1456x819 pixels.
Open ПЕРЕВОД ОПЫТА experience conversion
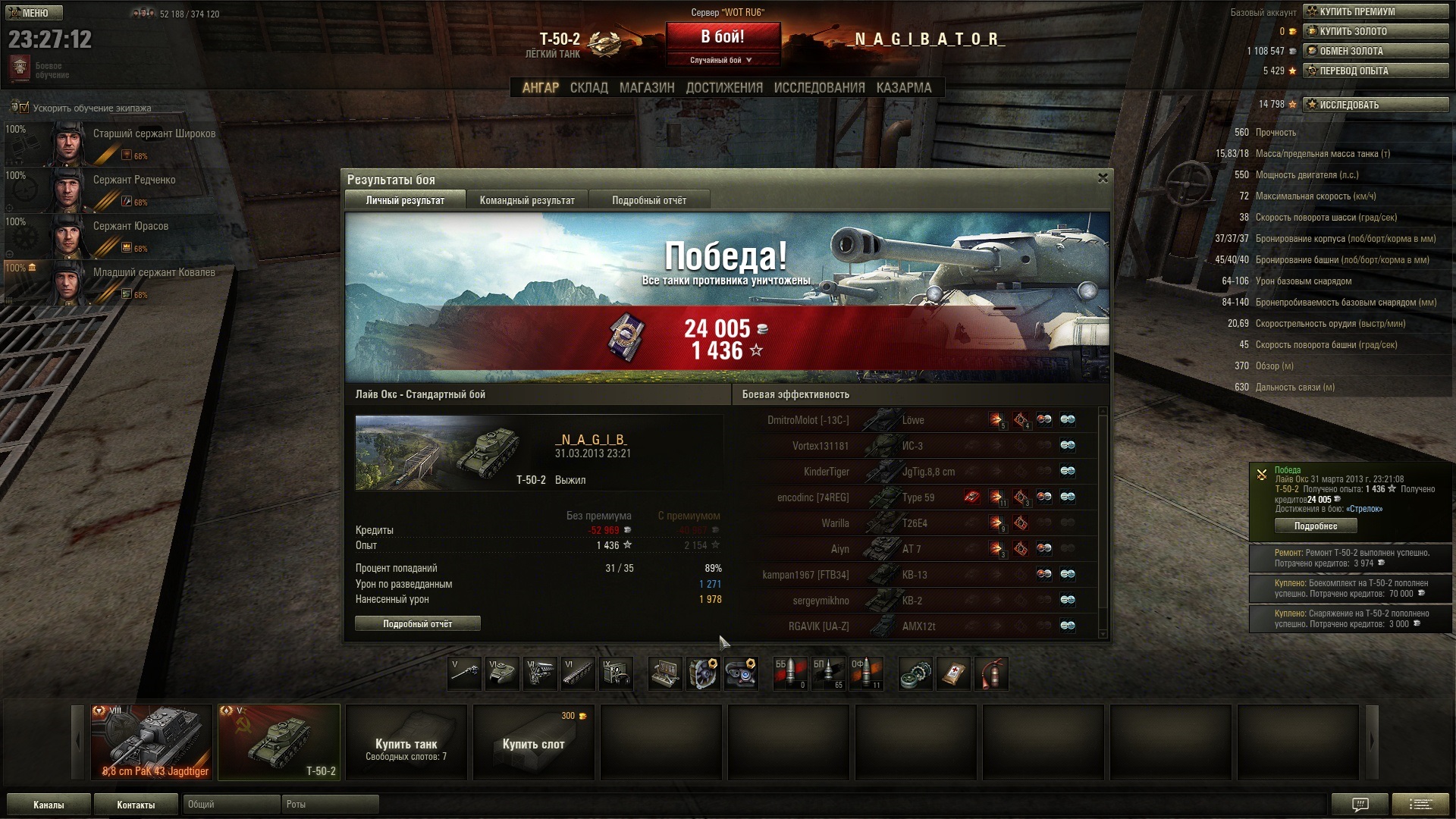pyautogui.click(x=1375, y=71)
